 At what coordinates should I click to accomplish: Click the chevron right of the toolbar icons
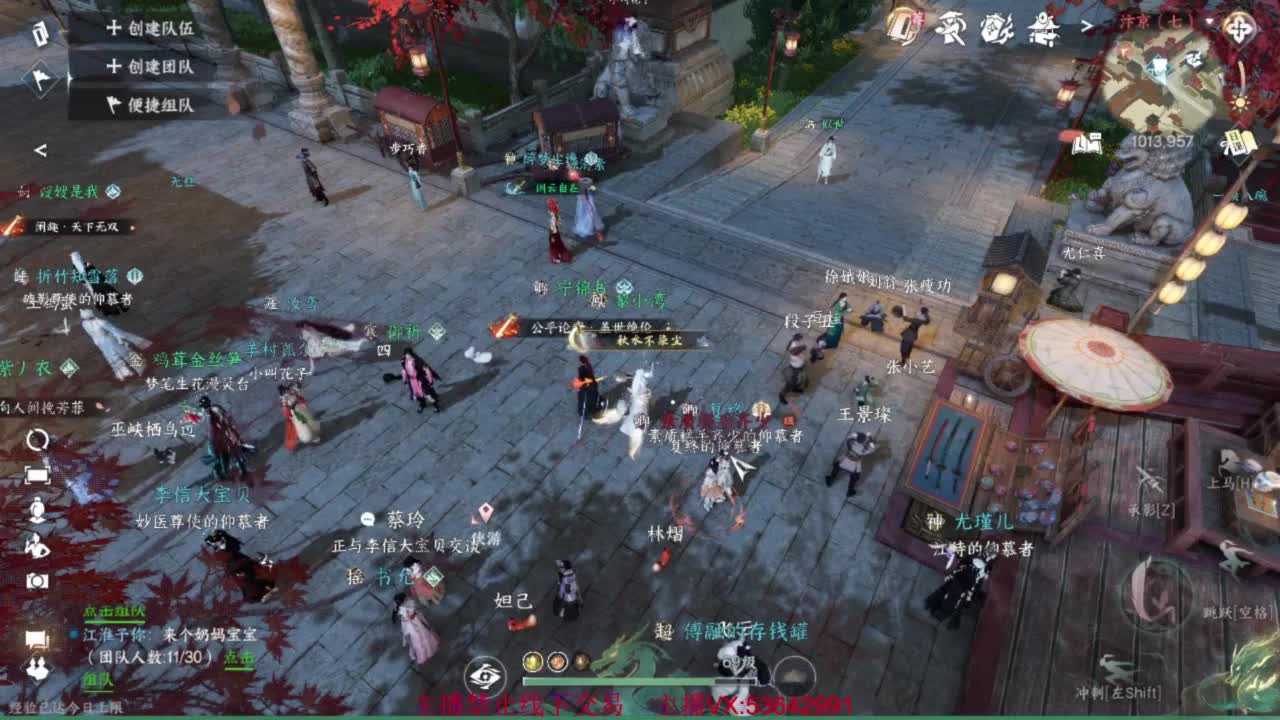(1087, 24)
